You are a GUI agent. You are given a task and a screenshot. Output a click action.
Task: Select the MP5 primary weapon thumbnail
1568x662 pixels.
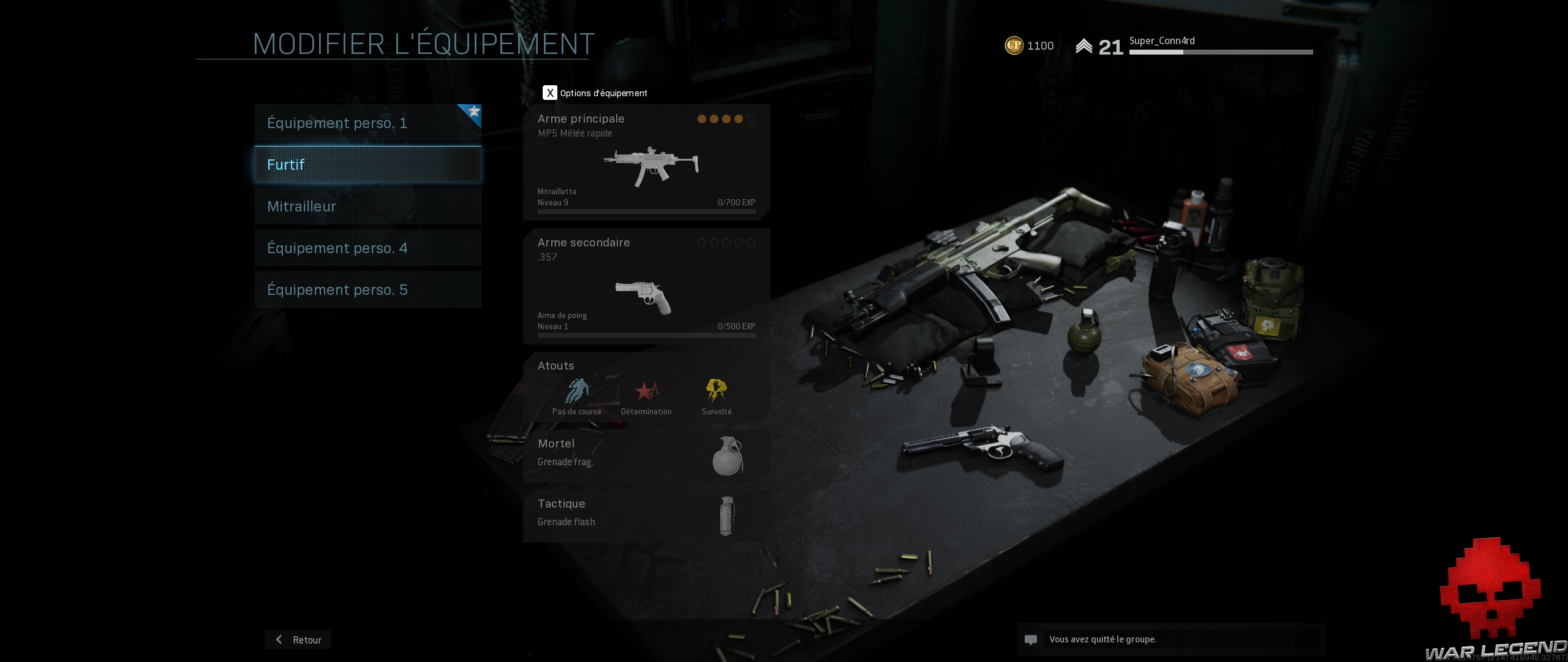click(651, 165)
